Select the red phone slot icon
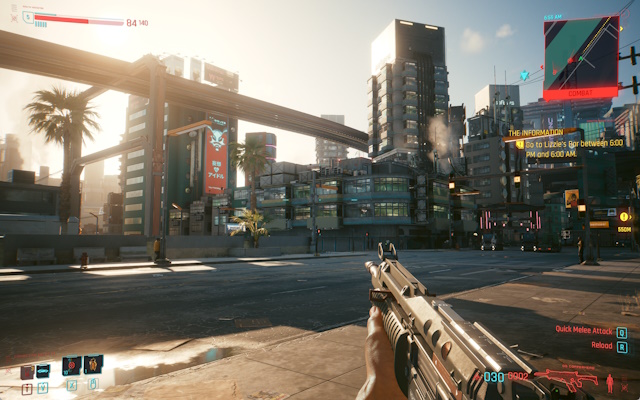Image resolution: width=640 pixels, height=400 pixels. point(27,372)
